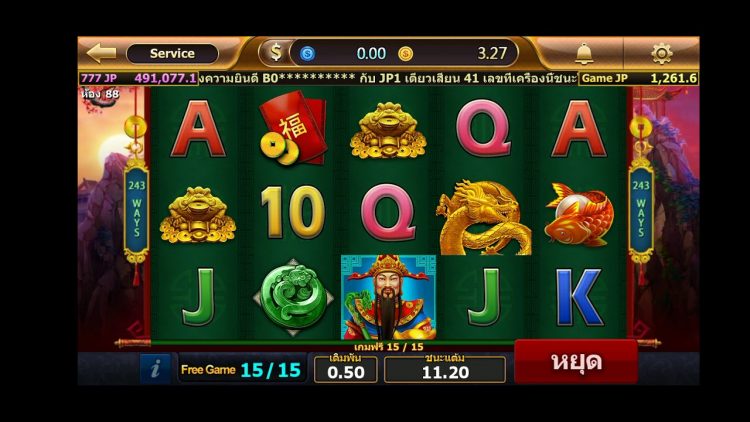Open notifications with the bell icon
The image size is (750, 422).
coord(584,53)
